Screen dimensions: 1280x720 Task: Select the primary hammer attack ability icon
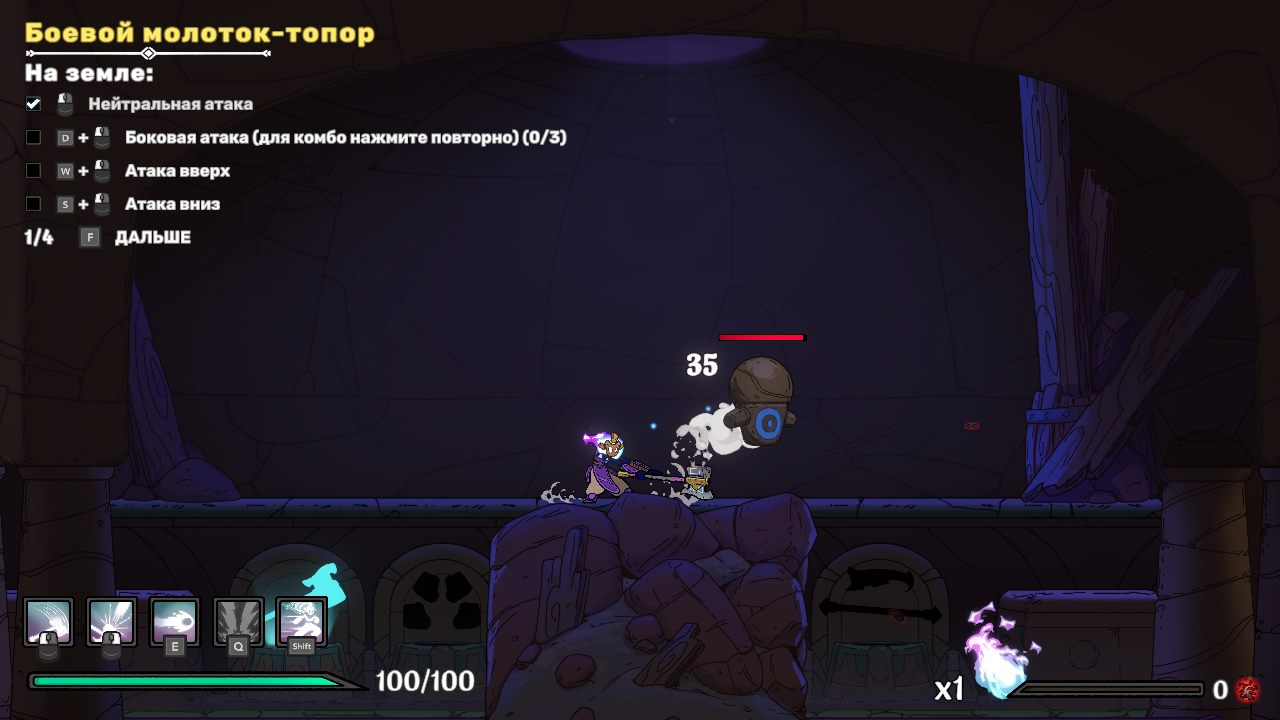pyautogui.click(x=48, y=621)
